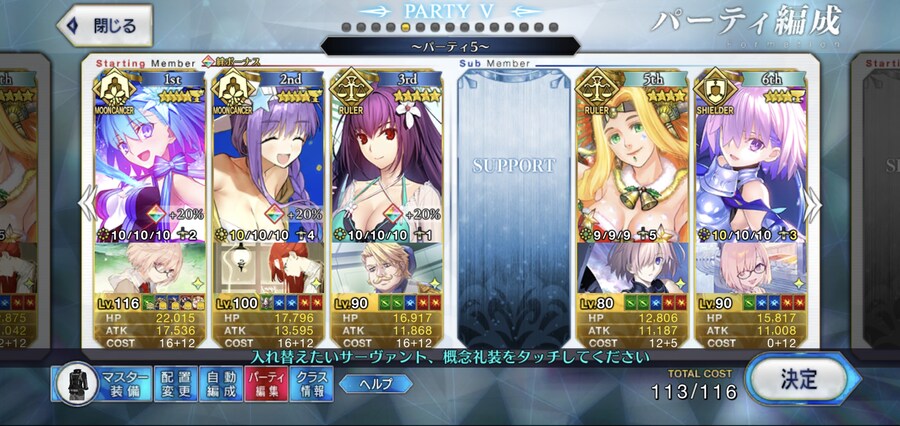Image resolution: width=900 pixels, height=426 pixels.
Task: Tap the empty SUPPORT slot
Action: click(512, 200)
